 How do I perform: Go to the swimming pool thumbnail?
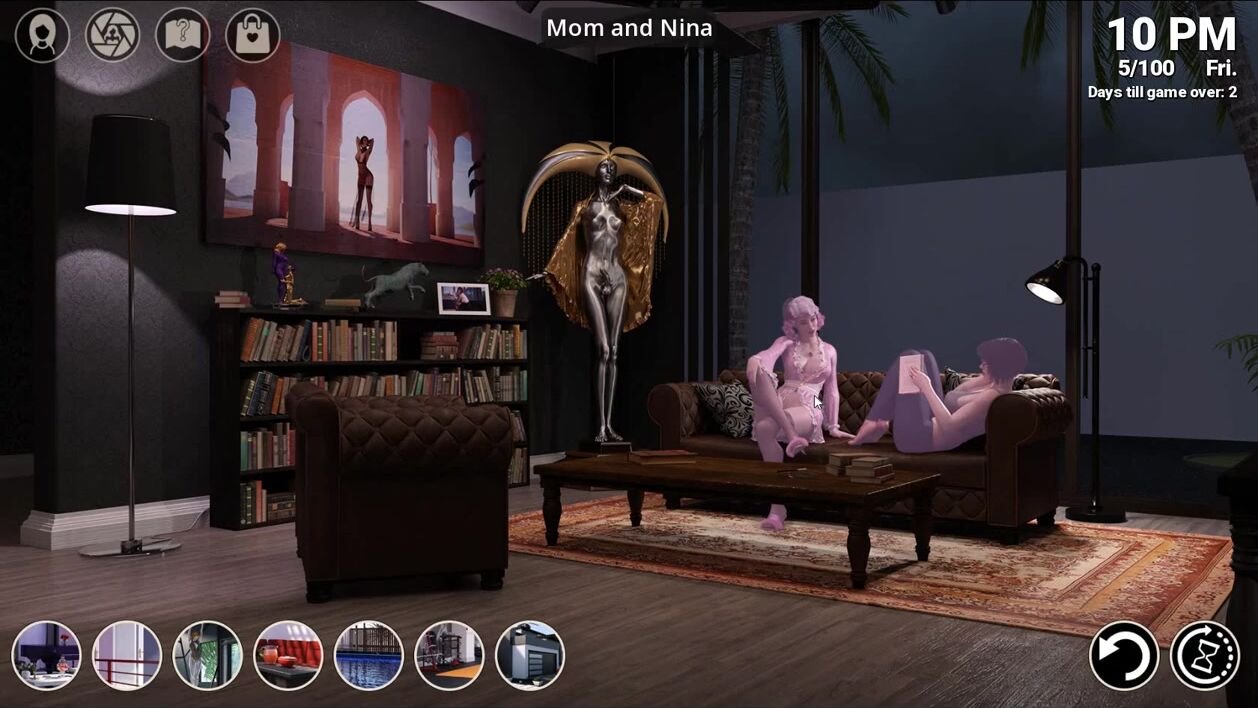point(369,656)
